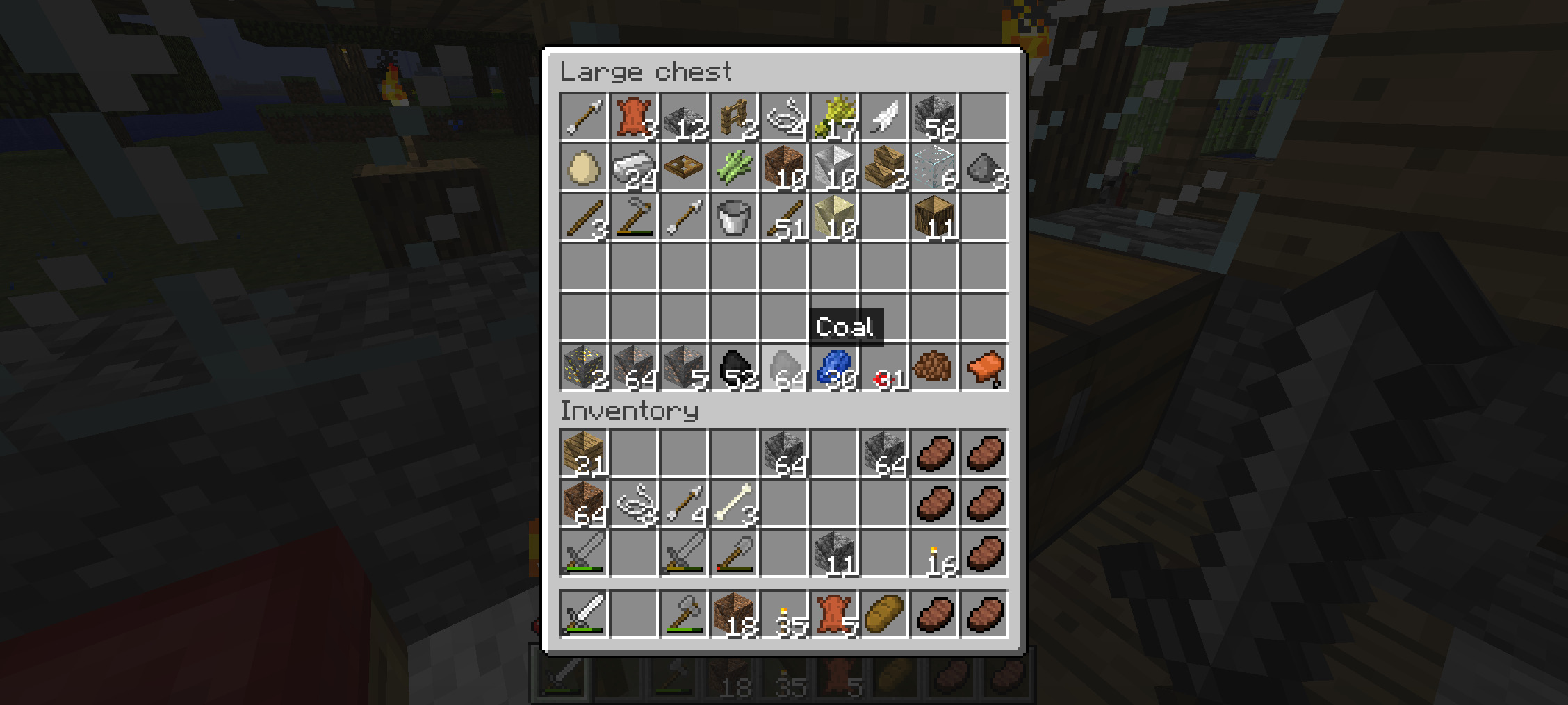This screenshot has width=1568, height=705.
Task: Take the empty bucket from the chest
Action: 734,217
